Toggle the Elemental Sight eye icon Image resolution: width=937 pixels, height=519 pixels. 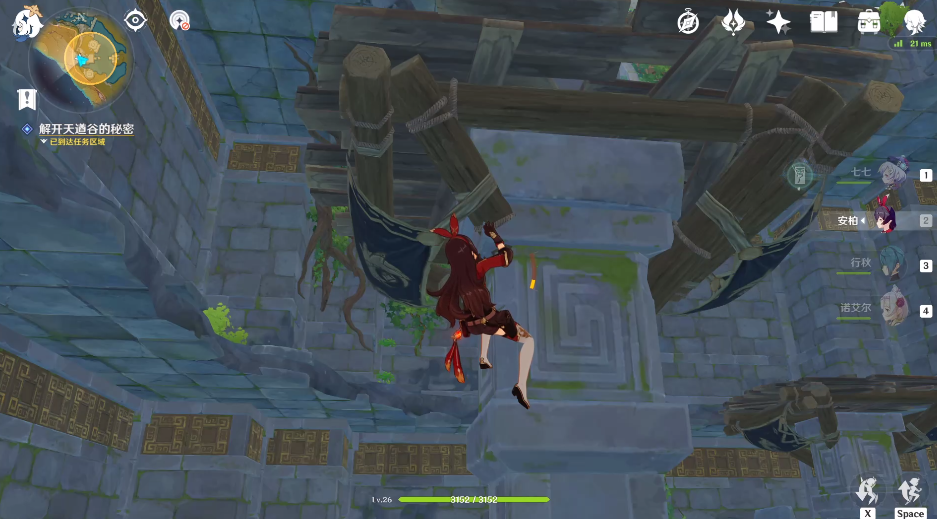[x=136, y=20]
